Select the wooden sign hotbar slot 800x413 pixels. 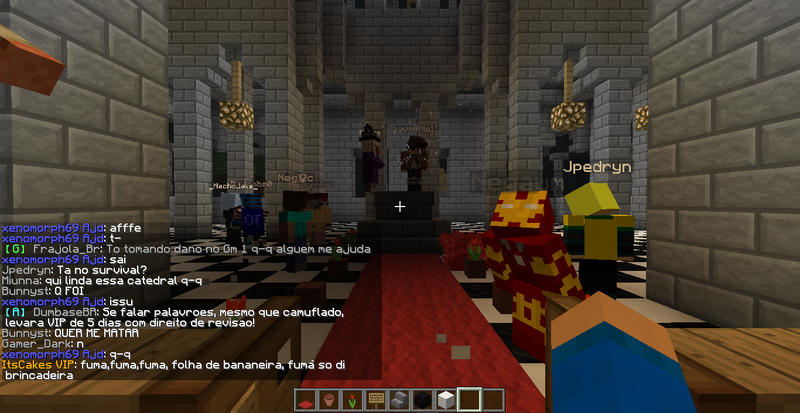point(376,402)
